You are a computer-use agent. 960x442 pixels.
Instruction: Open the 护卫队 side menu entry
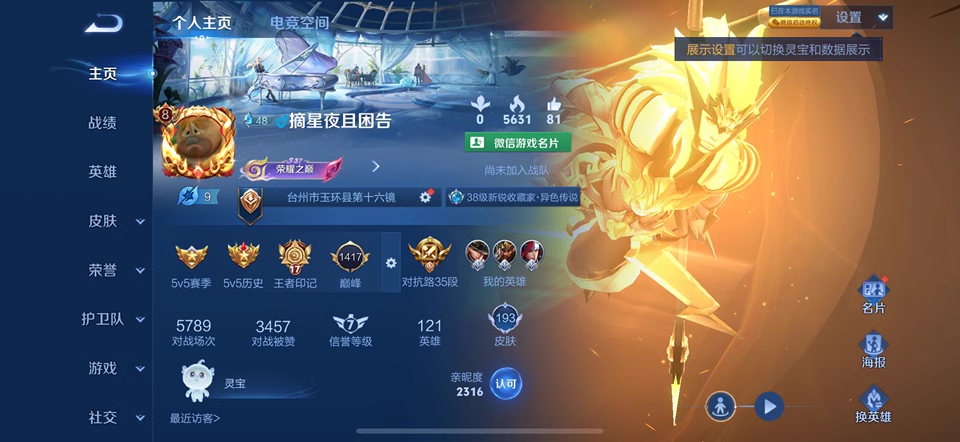point(112,319)
